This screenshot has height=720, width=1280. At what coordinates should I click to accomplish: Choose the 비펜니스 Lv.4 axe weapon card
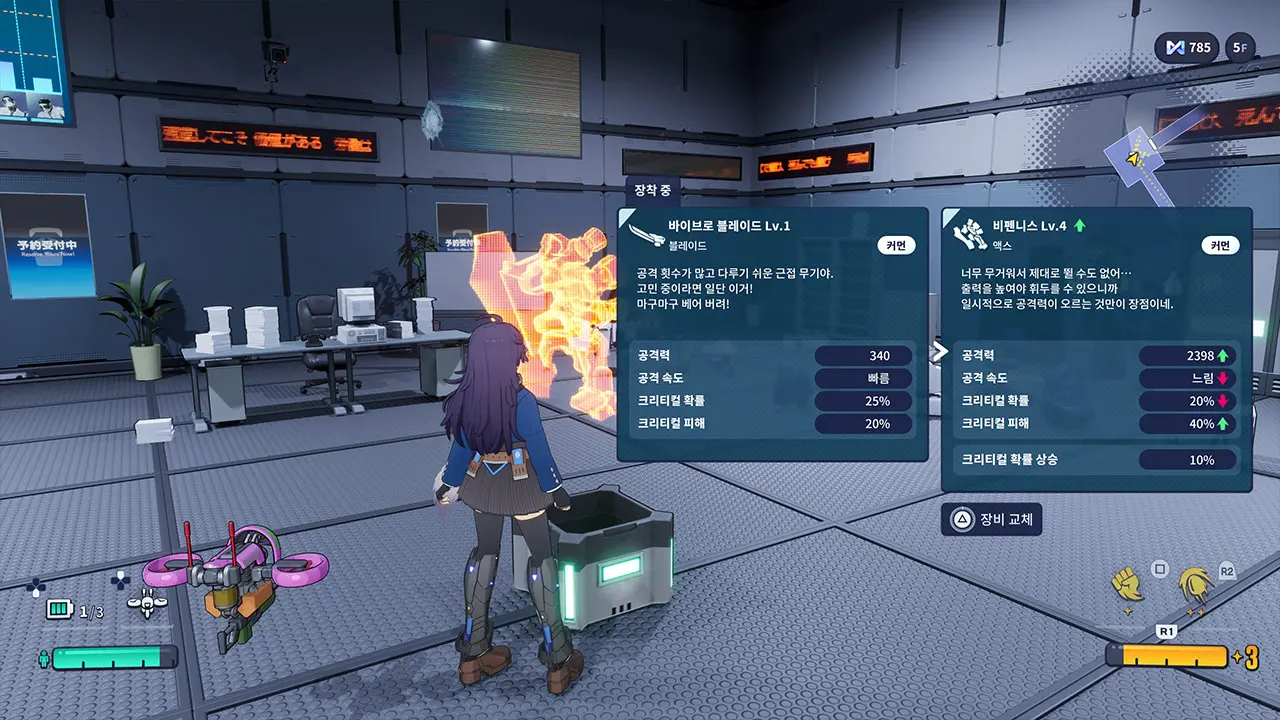click(x=1096, y=349)
